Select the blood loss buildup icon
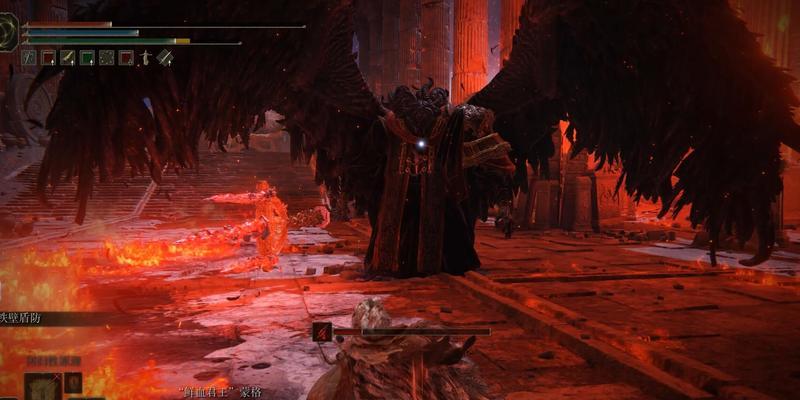The width and height of the screenshot is (800, 400). [x=322, y=332]
